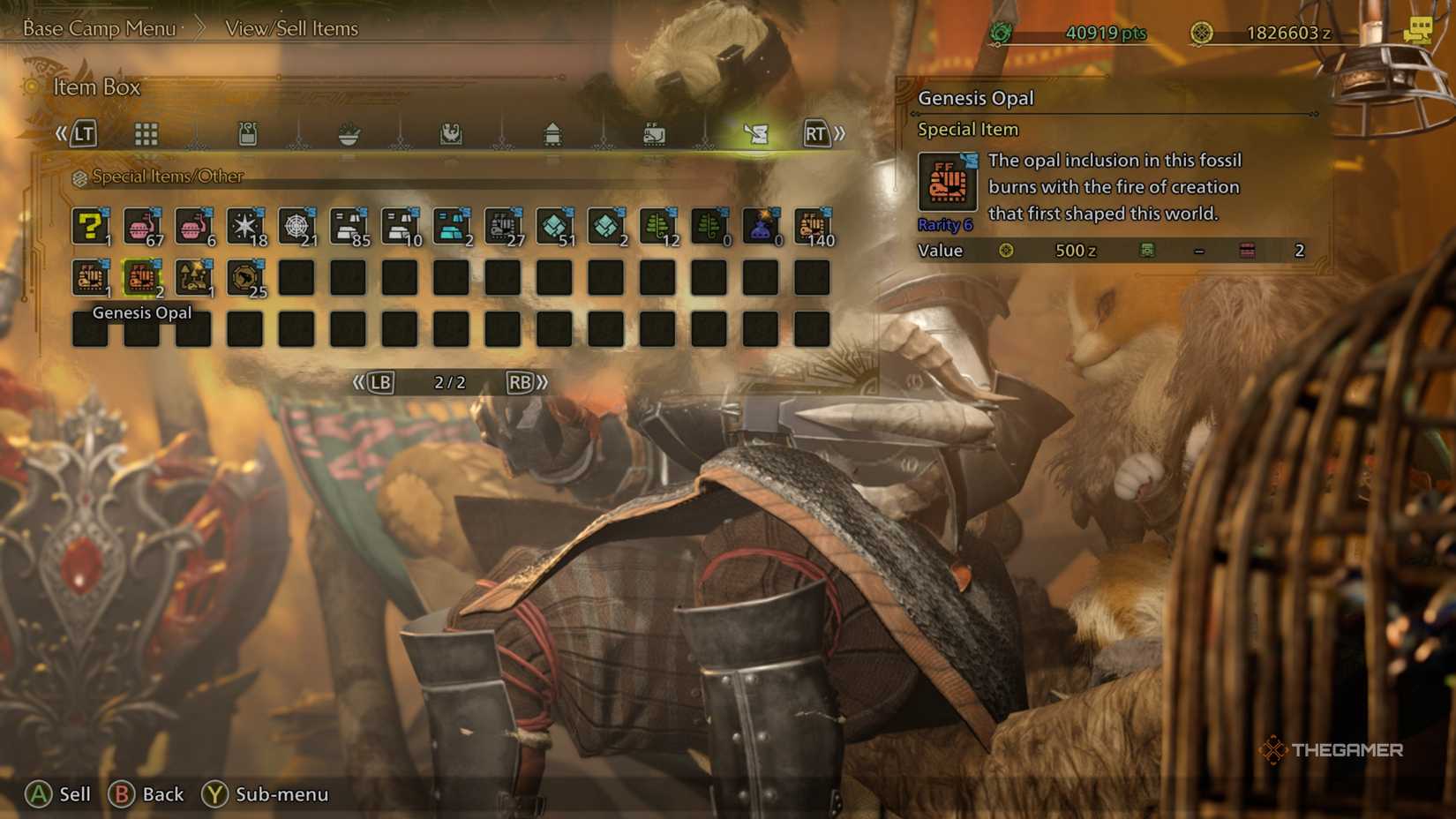Click LT to cycle categories left
1456x819 pixels.
84,134
